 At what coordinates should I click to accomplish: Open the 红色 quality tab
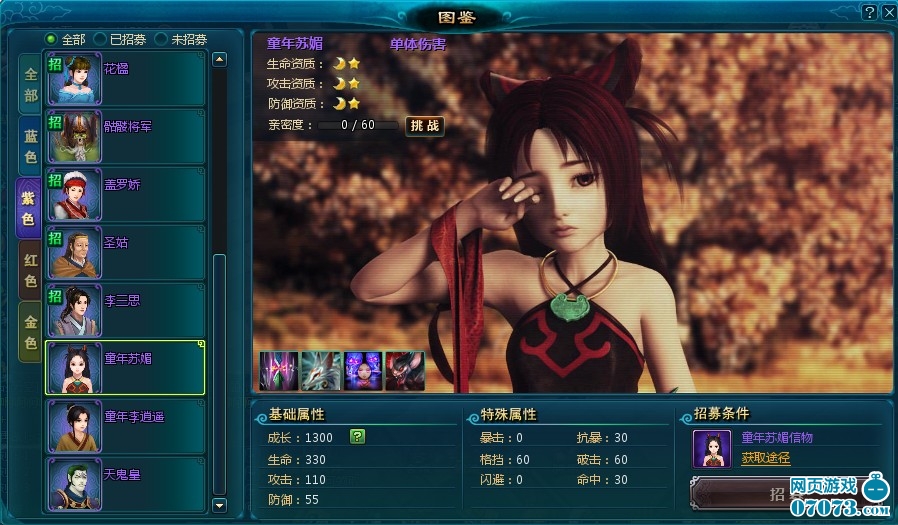point(30,271)
